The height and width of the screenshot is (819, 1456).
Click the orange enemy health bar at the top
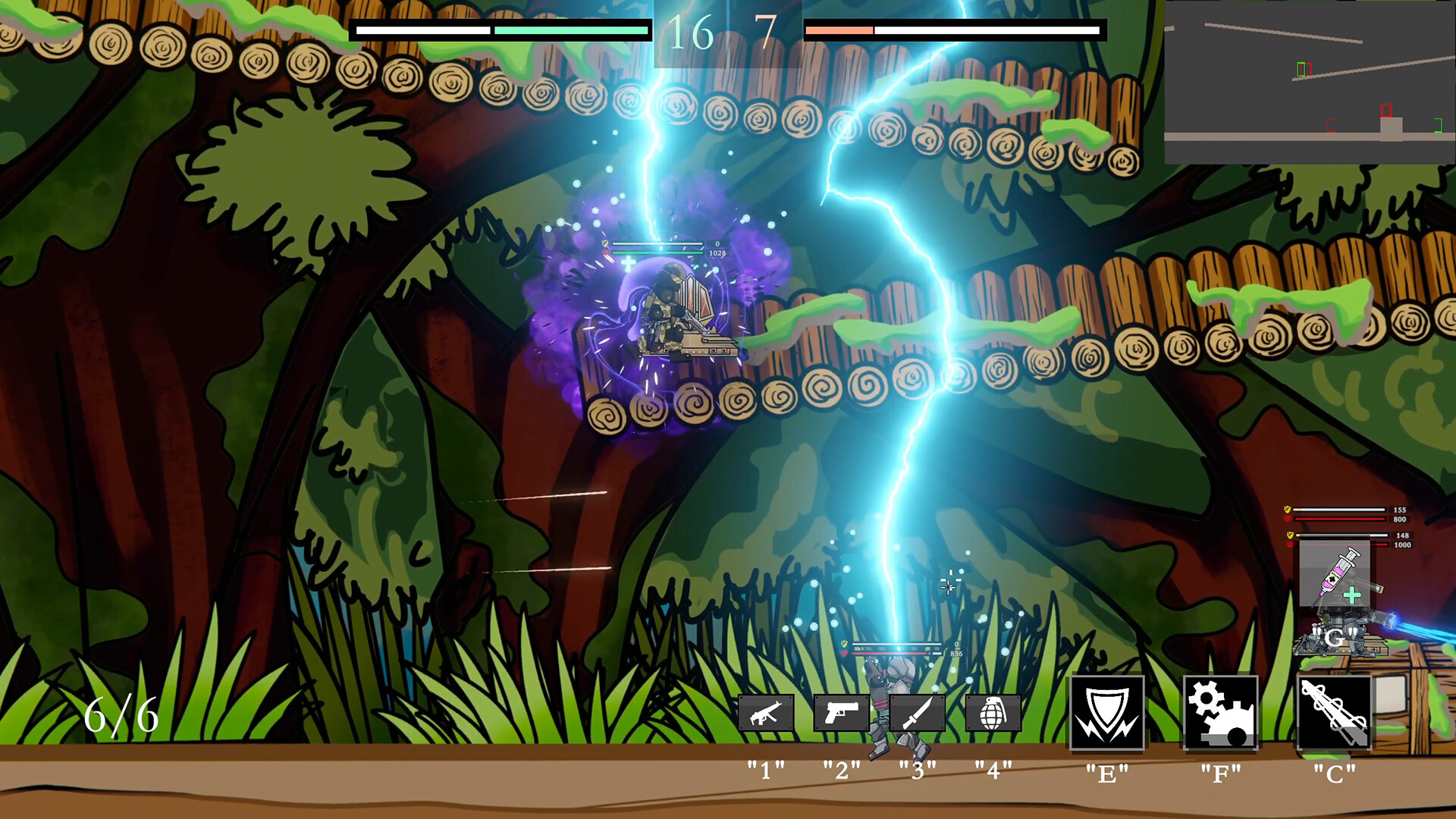838,29
